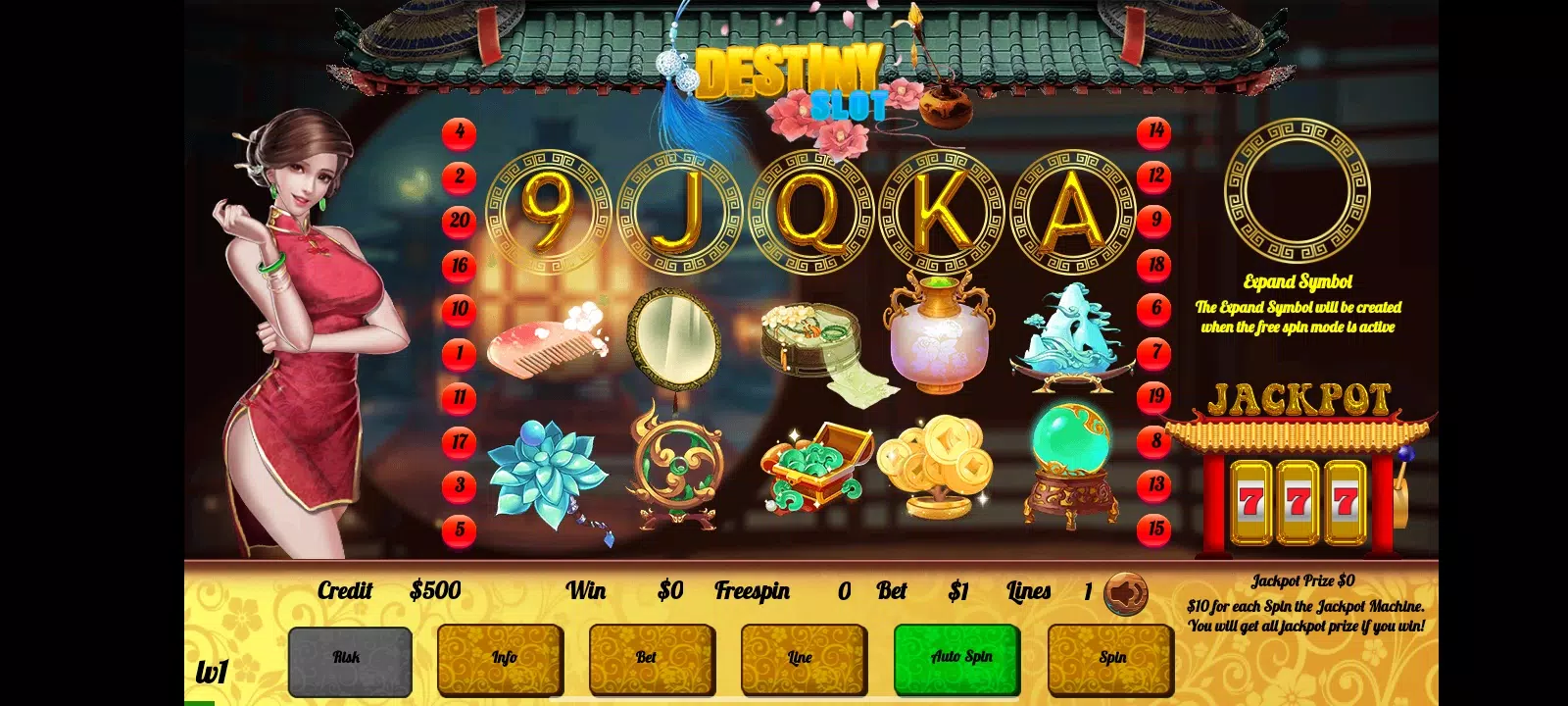Select the grey Risk button
This screenshot has width=1568, height=706.
350,659
